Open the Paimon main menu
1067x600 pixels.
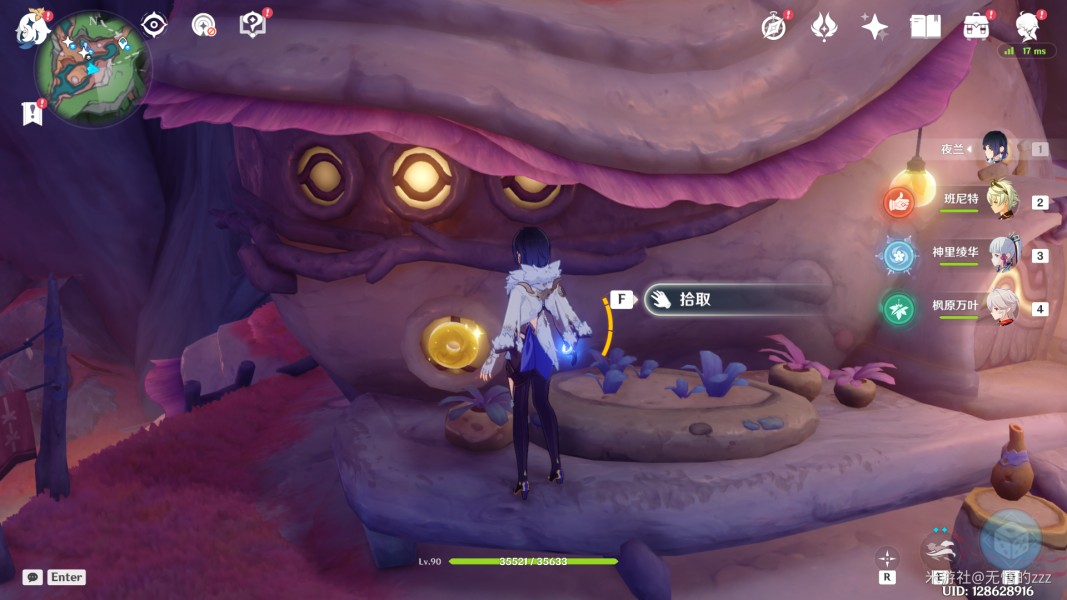tap(31, 27)
